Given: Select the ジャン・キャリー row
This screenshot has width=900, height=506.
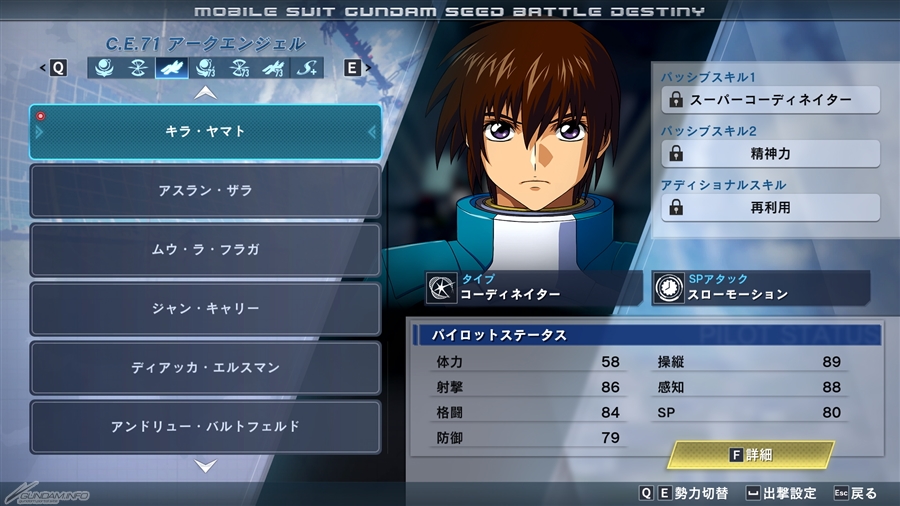Looking at the screenshot, I should 205,308.
